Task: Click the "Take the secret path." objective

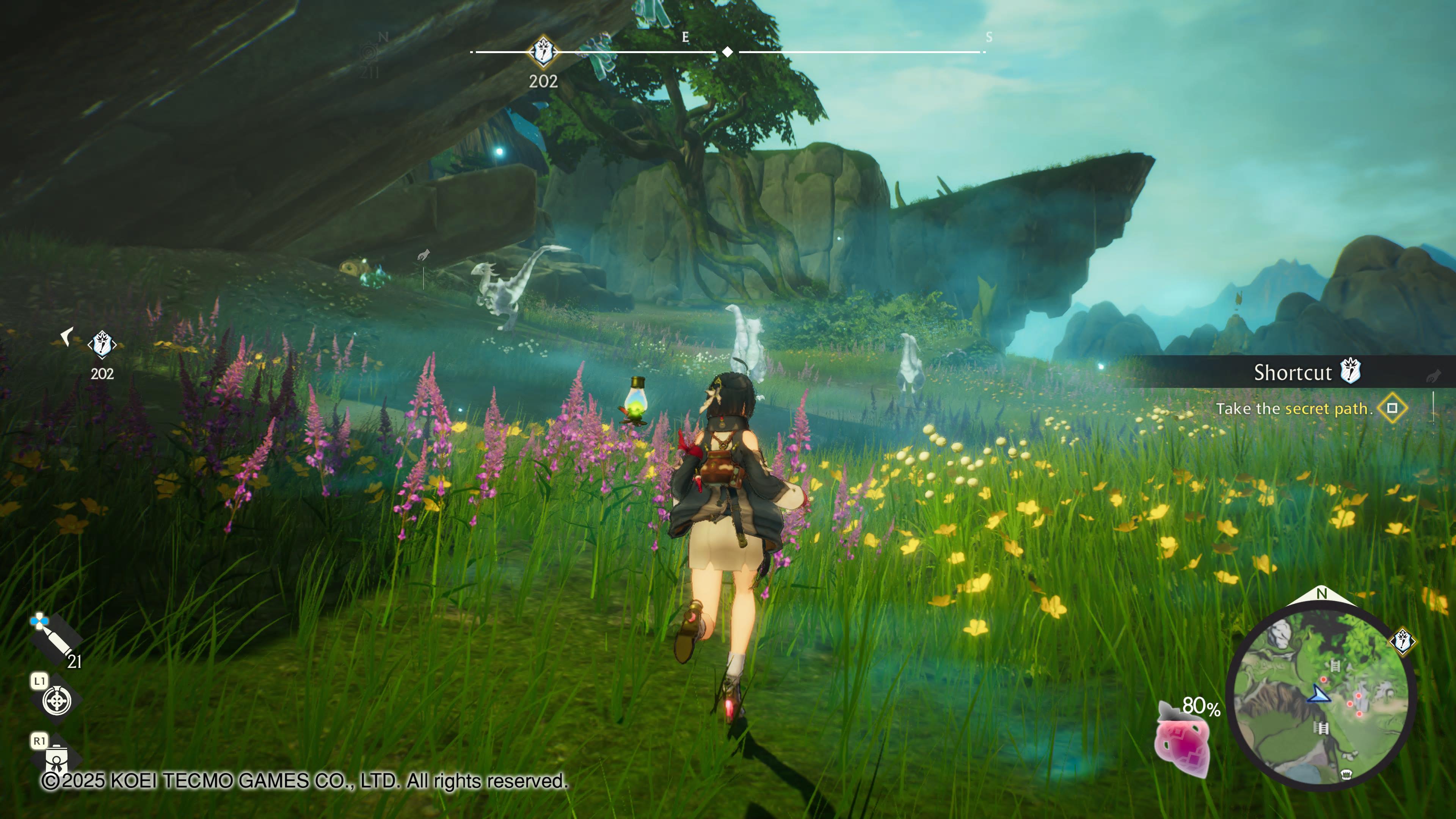Action: [x=1294, y=408]
